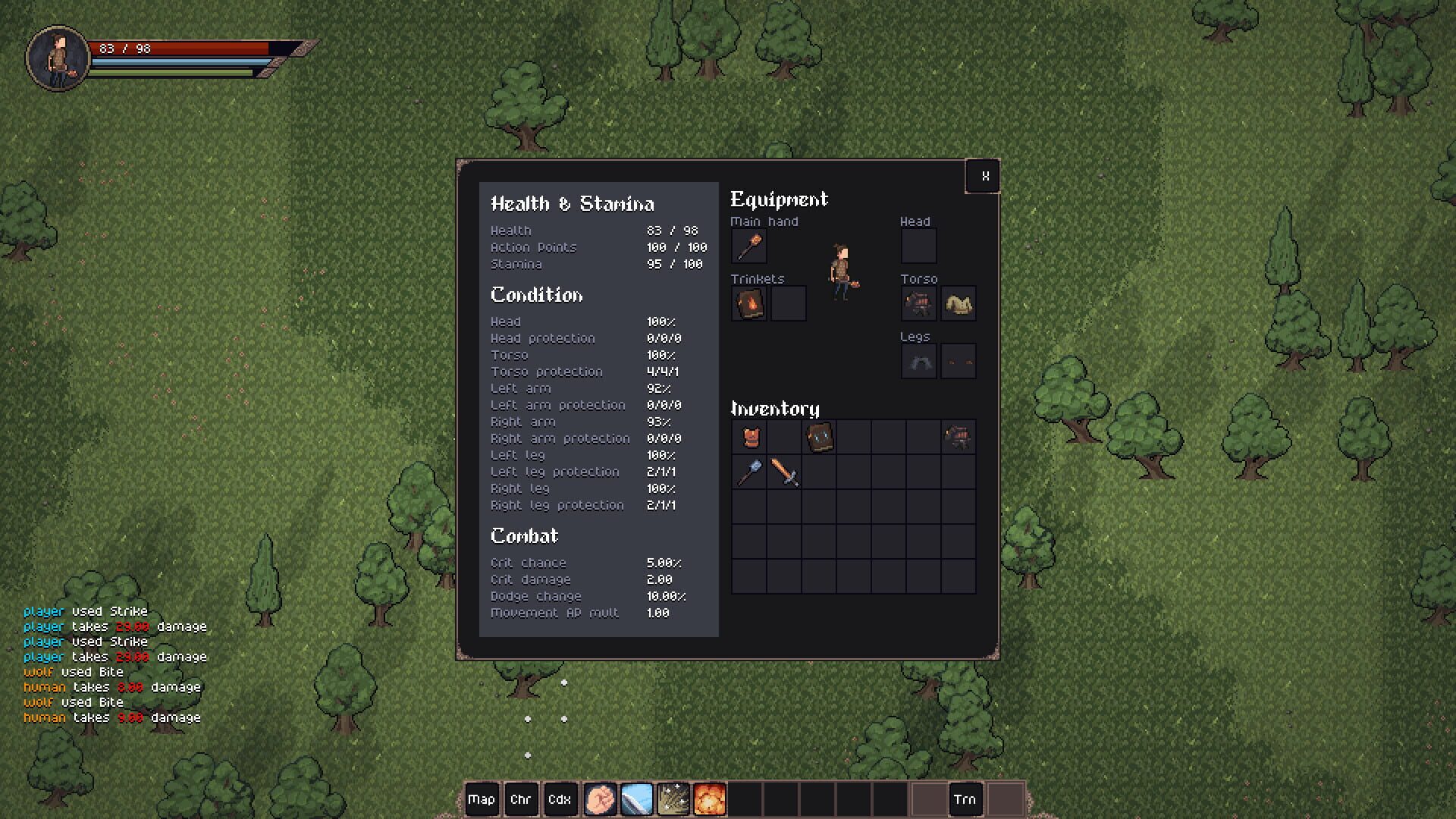
Task: Click the equipped item in the Legs slot
Action: click(x=918, y=361)
